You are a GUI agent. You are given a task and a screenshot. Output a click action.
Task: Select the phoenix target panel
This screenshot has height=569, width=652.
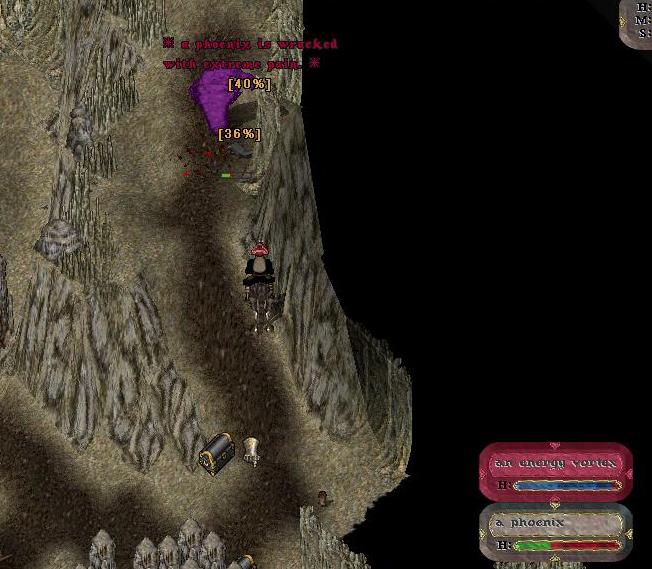556,531
